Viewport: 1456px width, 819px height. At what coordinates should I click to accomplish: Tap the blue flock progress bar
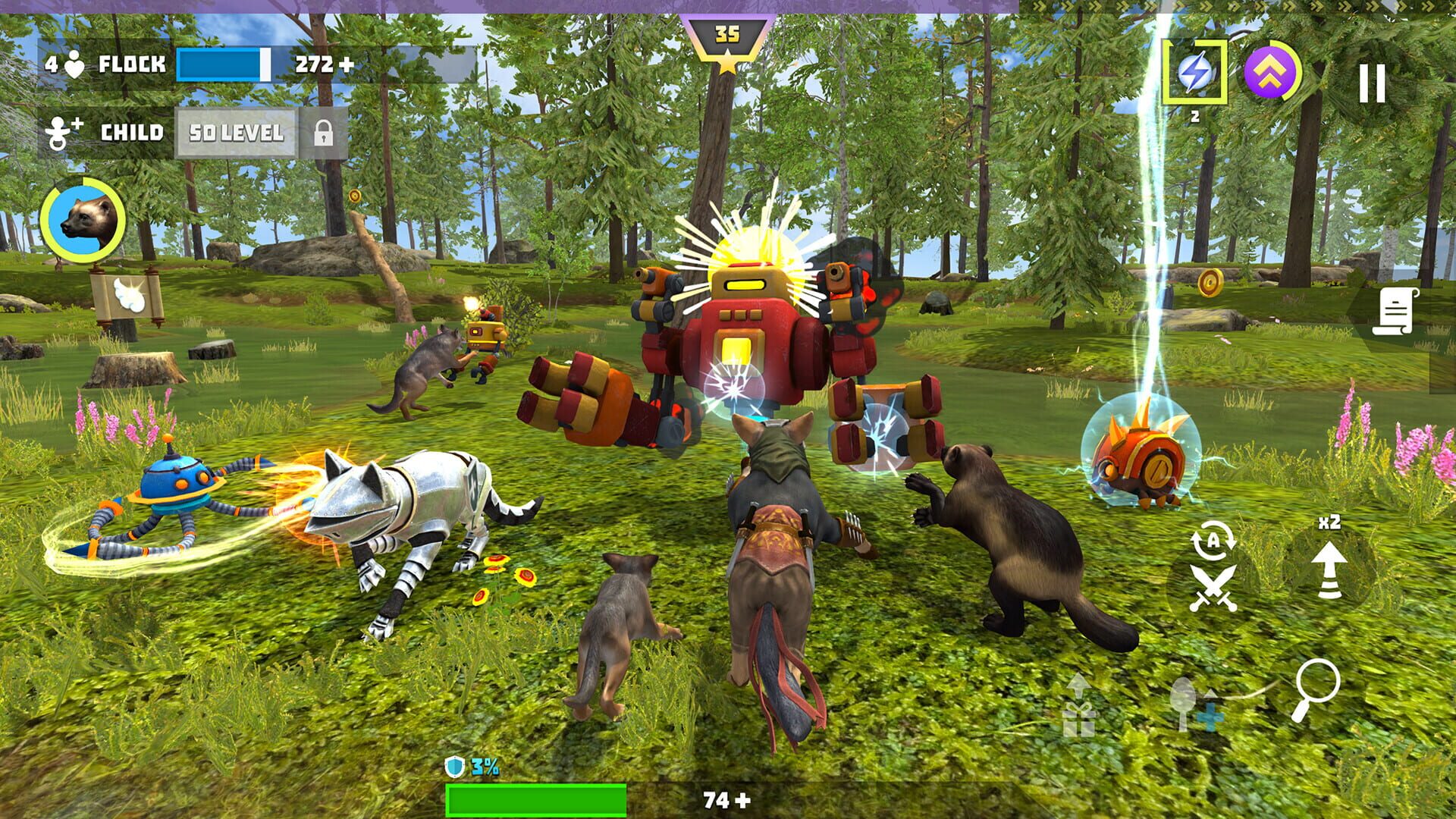(x=221, y=66)
